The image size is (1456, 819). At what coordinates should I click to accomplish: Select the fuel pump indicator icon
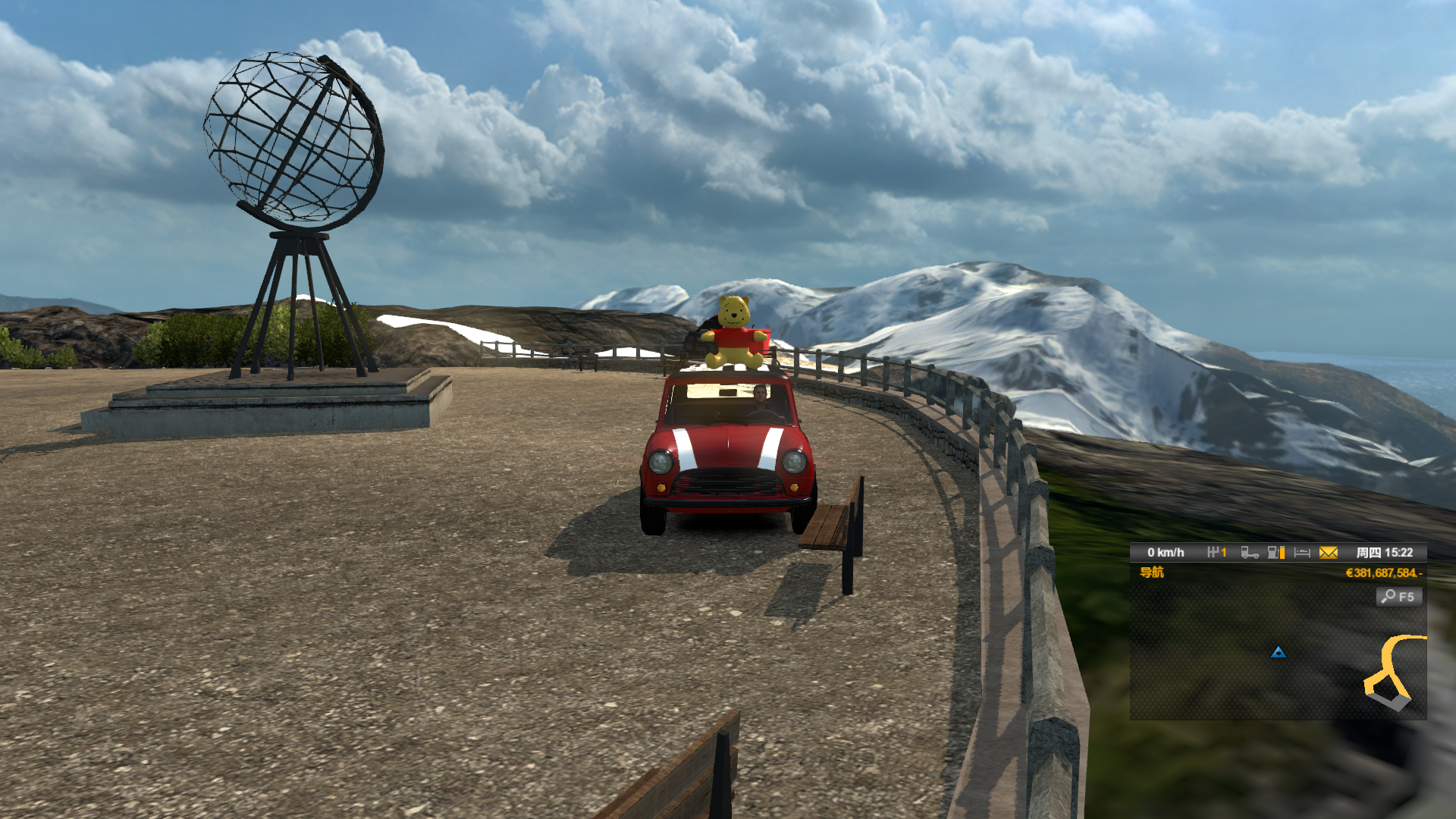click(1276, 553)
